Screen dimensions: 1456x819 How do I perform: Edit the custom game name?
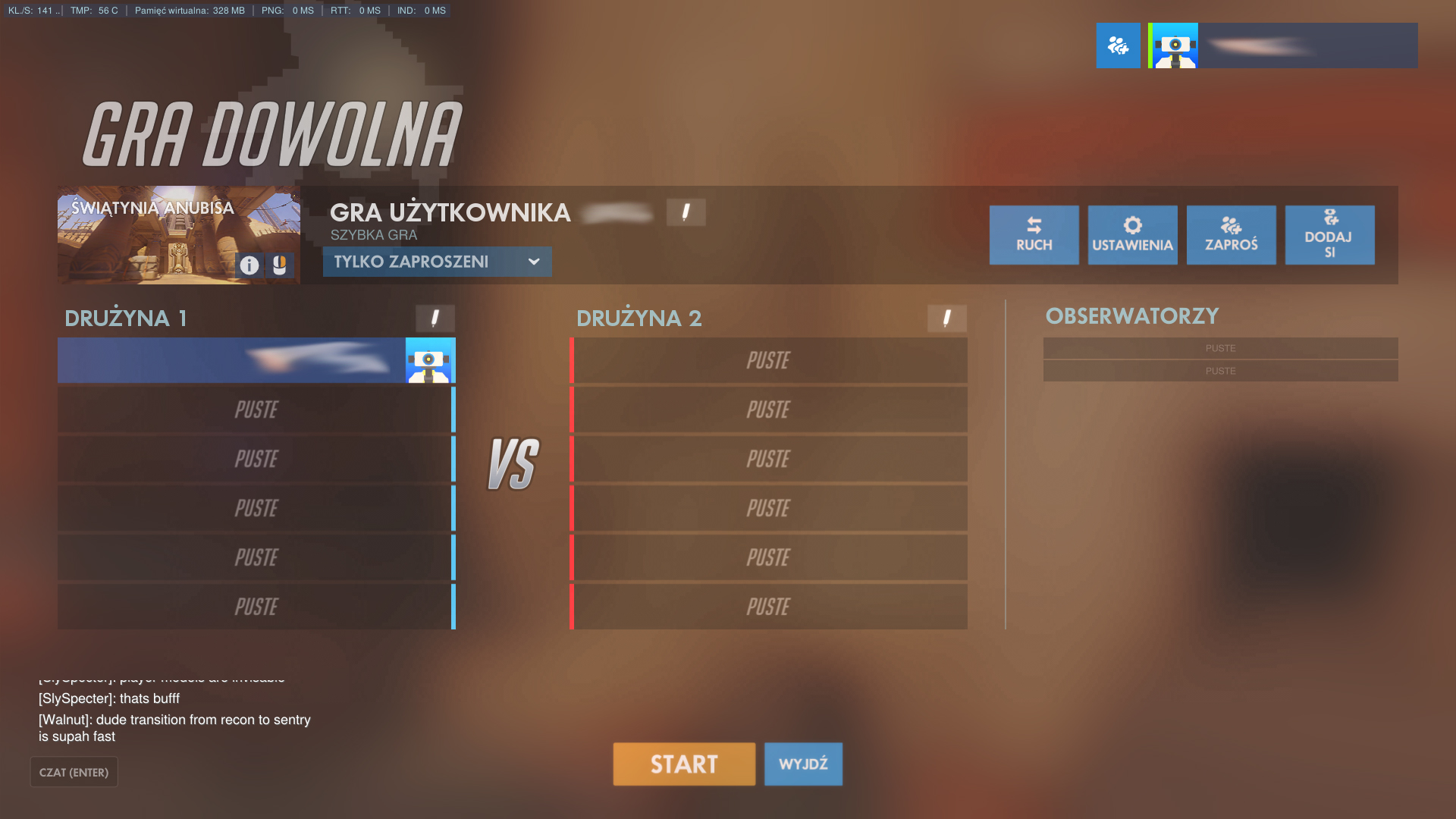pyautogui.click(x=686, y=212)
